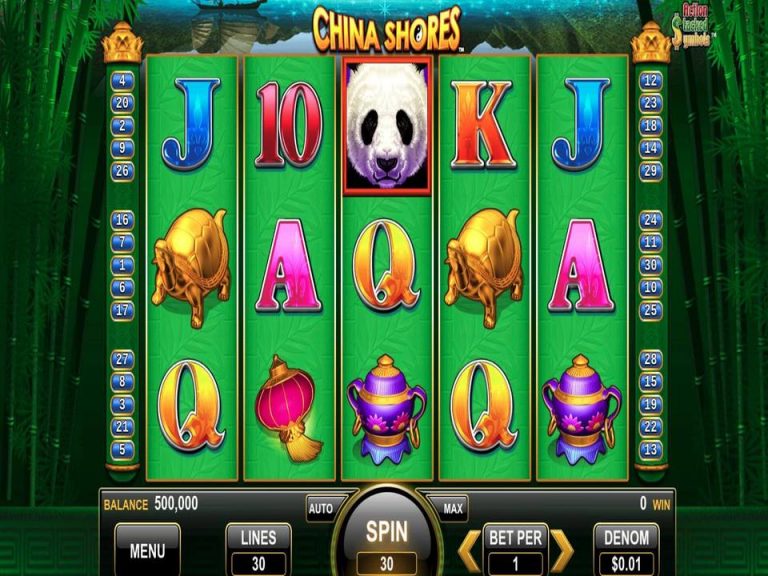Select payline number 13 marker
This screenshot has width=768, height=576.
coord(651,450)
